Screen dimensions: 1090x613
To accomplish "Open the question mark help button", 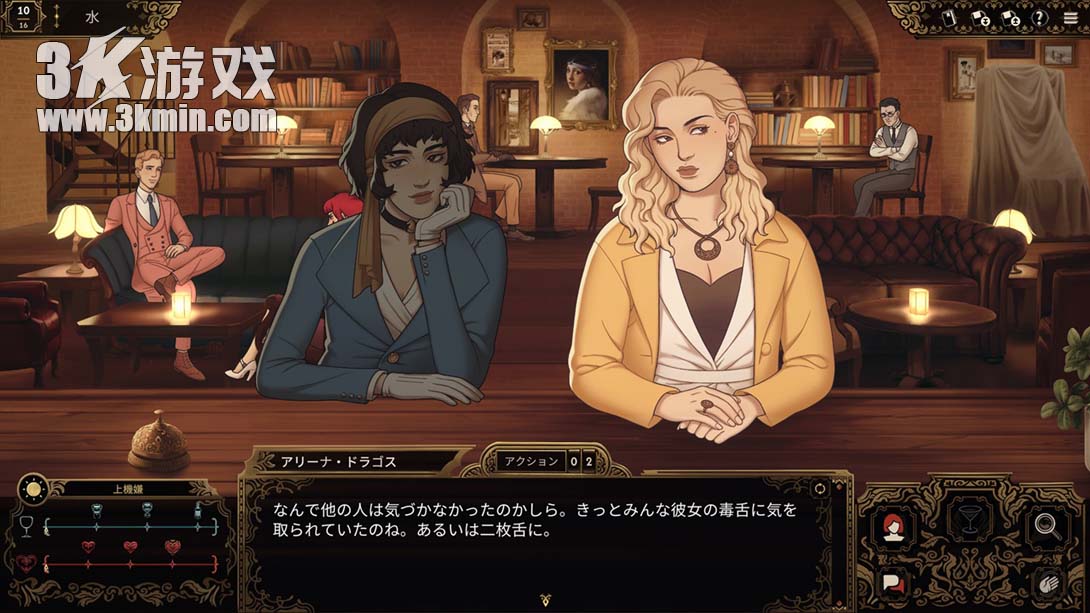I will pos(1040,17).
